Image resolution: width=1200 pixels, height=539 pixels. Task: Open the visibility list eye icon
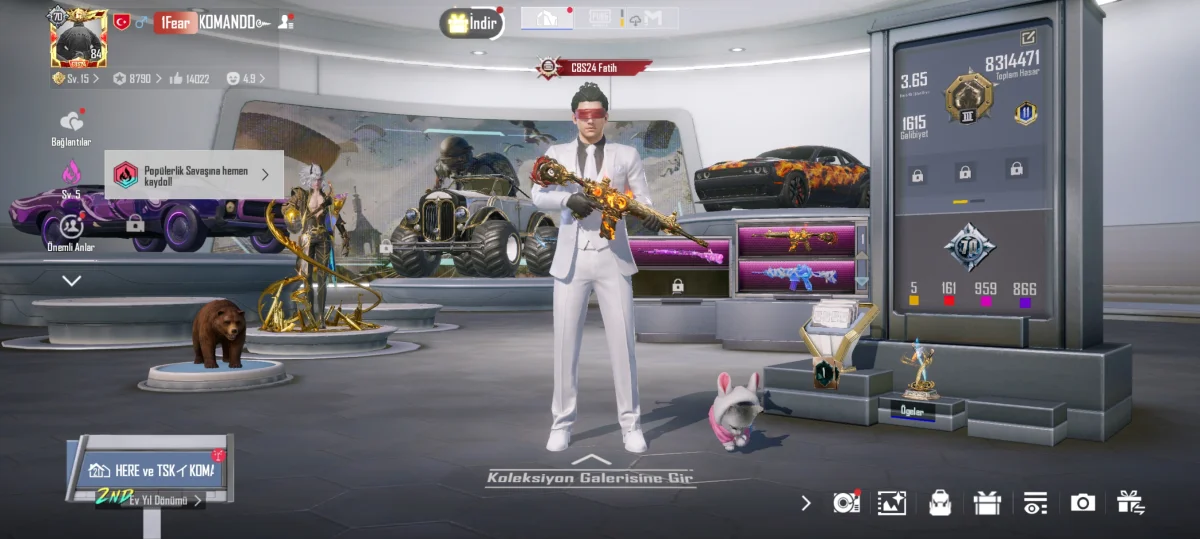pyautogui.click(x=1035, y=503)
